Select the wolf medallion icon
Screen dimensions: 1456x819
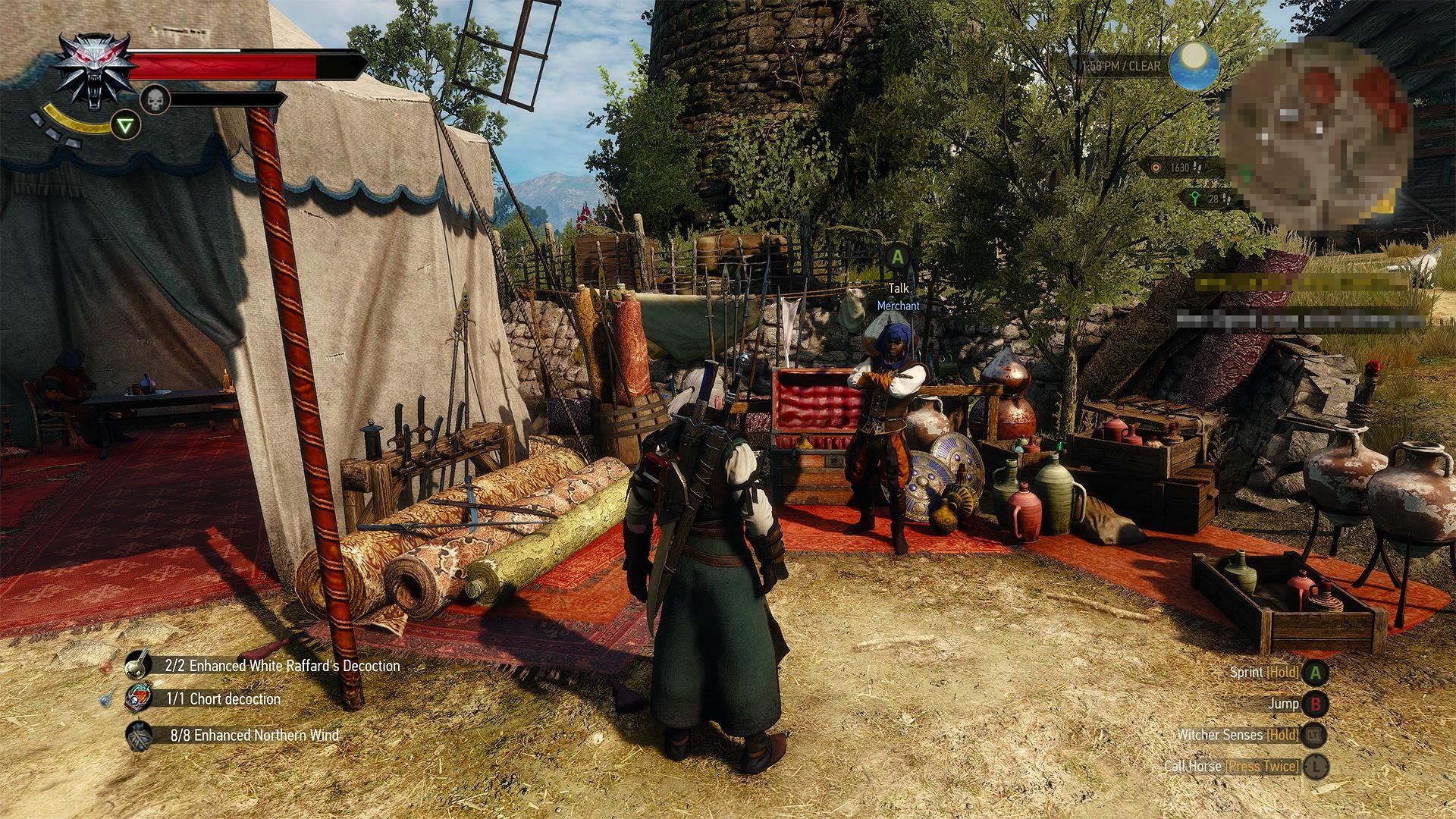[96, 67]
